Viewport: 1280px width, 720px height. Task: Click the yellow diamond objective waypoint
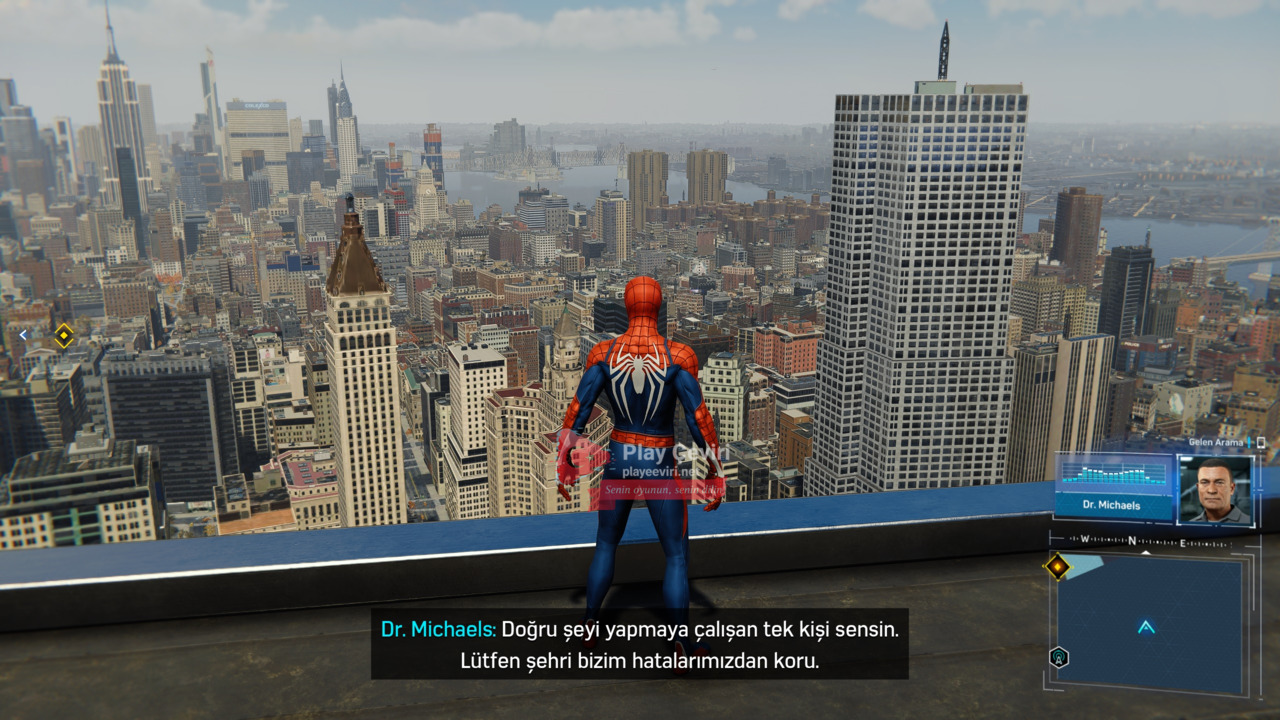point(64,336)
